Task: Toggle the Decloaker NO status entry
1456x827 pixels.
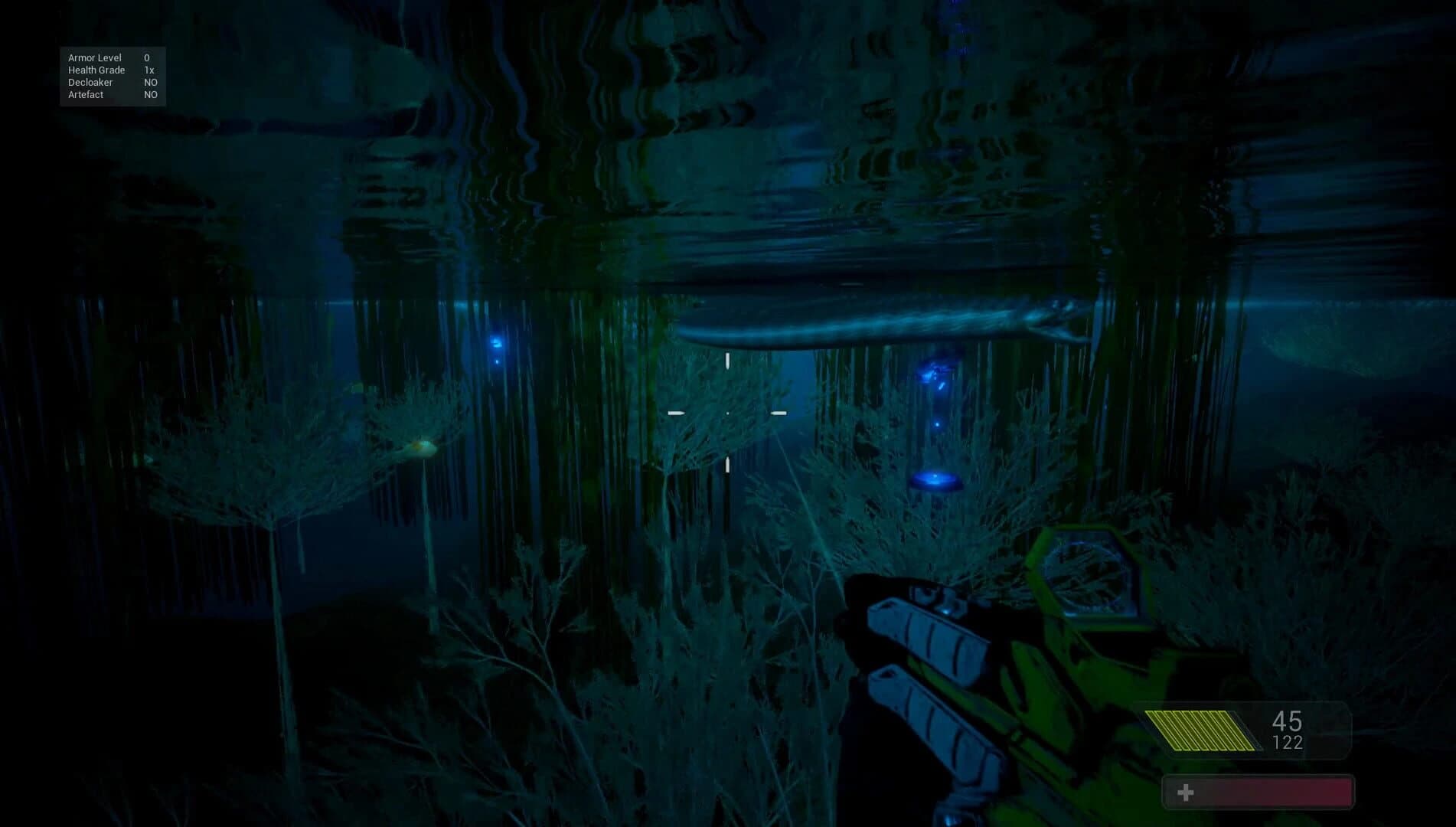Action: click(x=113, y=82)
